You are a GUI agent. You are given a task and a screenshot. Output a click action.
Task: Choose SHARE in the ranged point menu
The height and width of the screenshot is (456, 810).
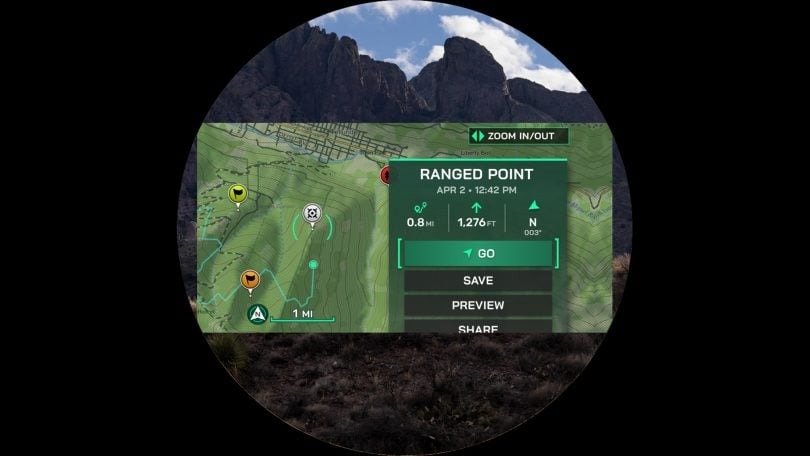pos(477,326)
